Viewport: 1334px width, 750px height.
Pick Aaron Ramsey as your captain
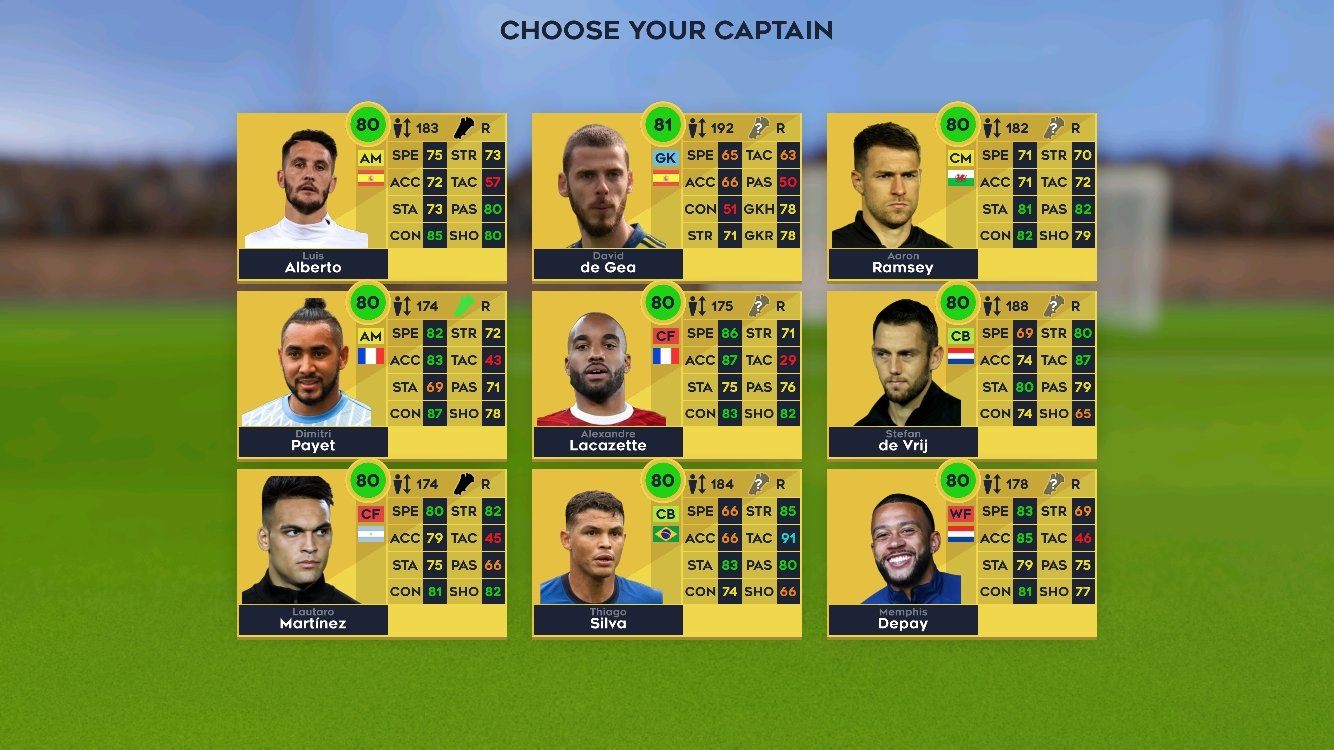(x=961, y=198)
